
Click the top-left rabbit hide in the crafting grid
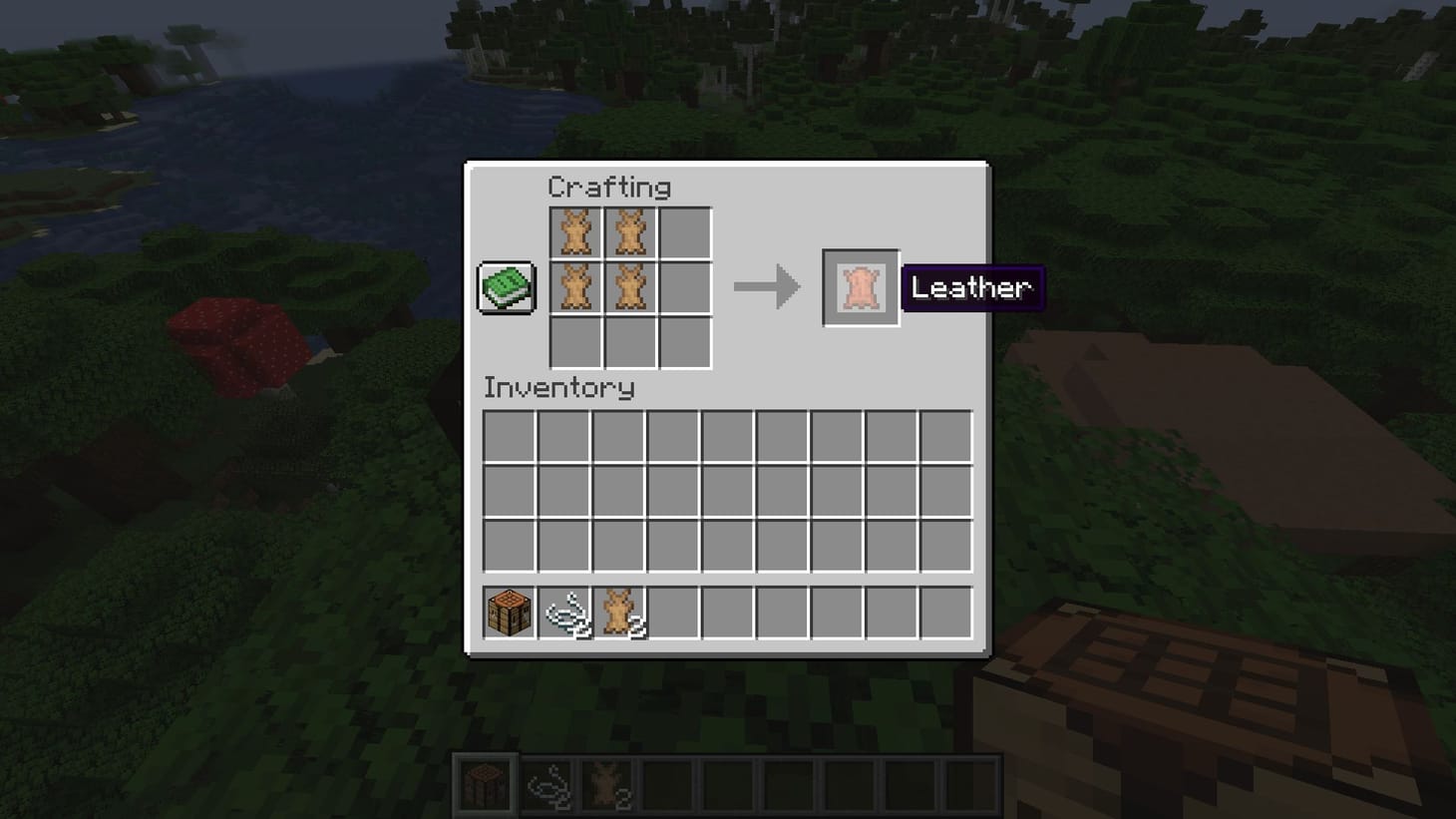click(576, 231)
